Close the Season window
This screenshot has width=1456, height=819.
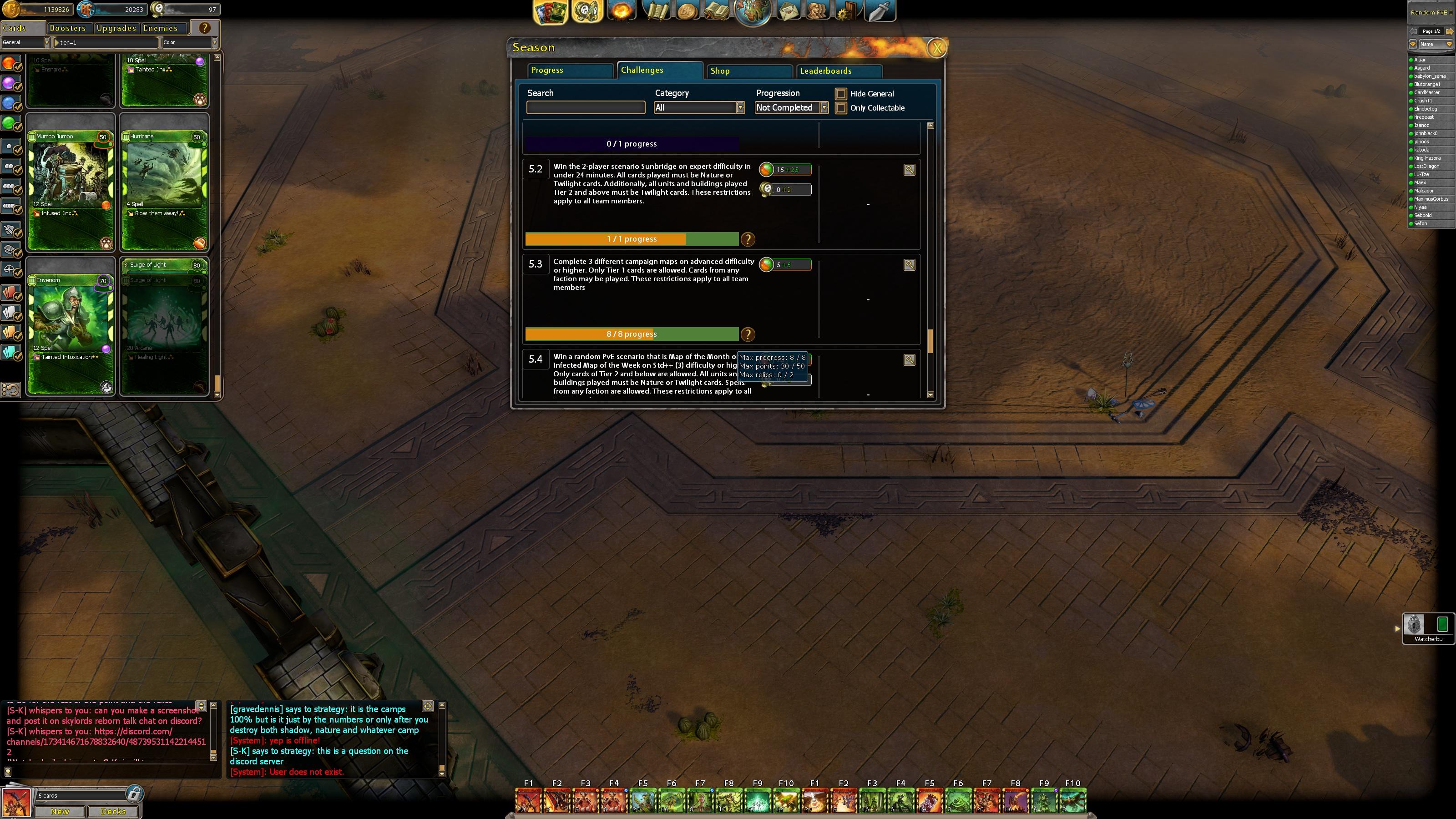pyautogui.click(x=936, y=48)
